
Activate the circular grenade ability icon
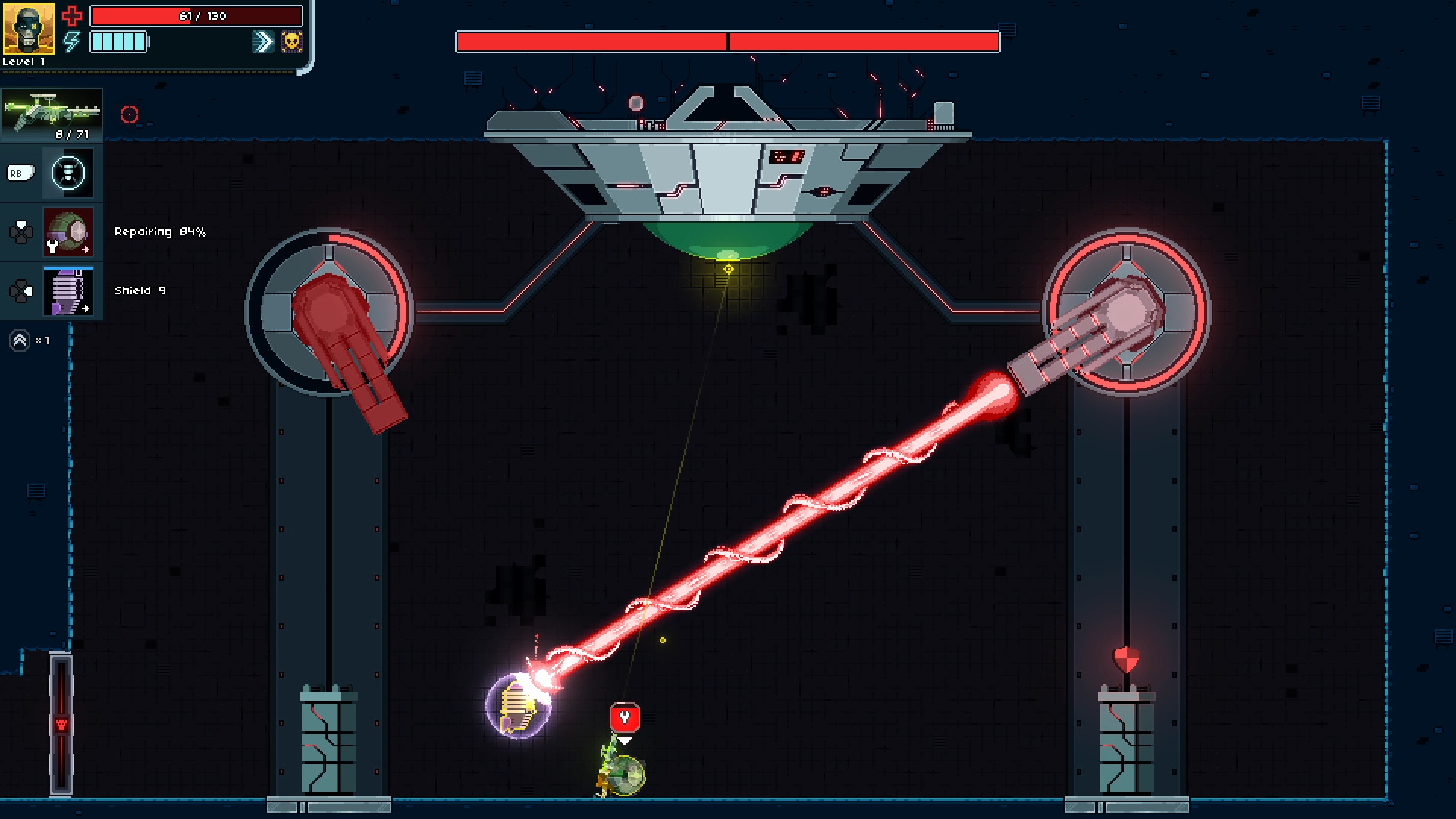[x=68, y=173]
